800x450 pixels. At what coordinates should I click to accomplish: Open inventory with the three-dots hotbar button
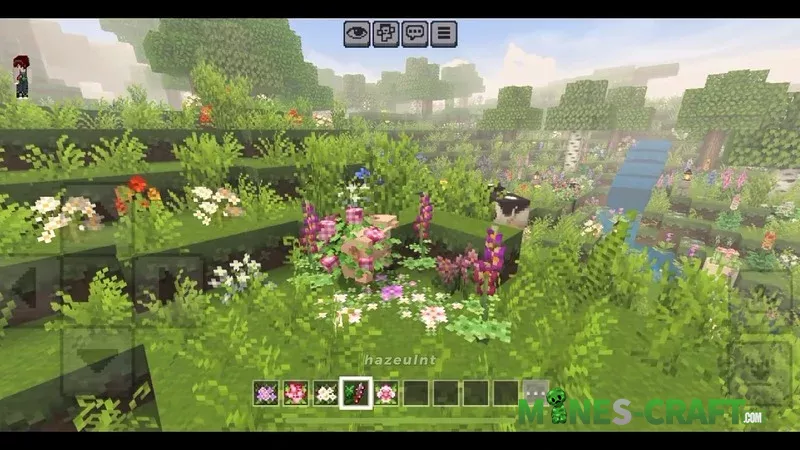point(536,393)
